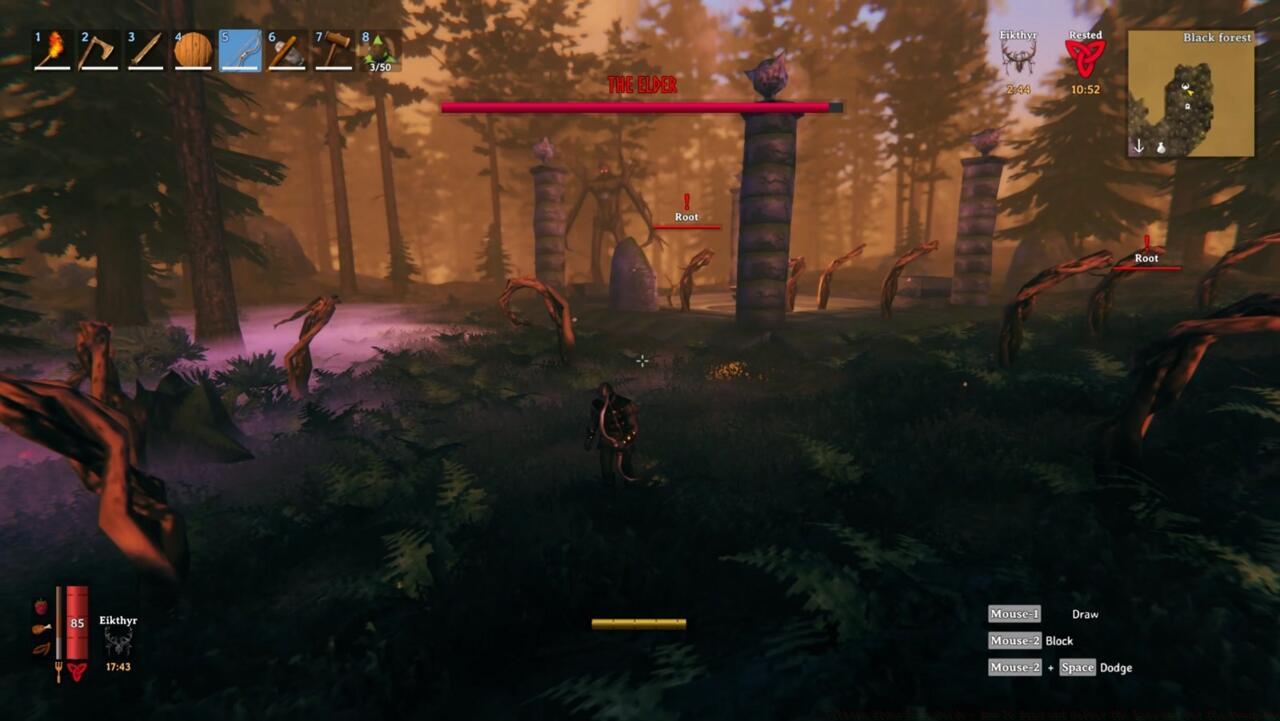This screenshot has height=721, width=1280.
Task: Activate the Eikthyr power beside the health bar
Action: point(118,641)
